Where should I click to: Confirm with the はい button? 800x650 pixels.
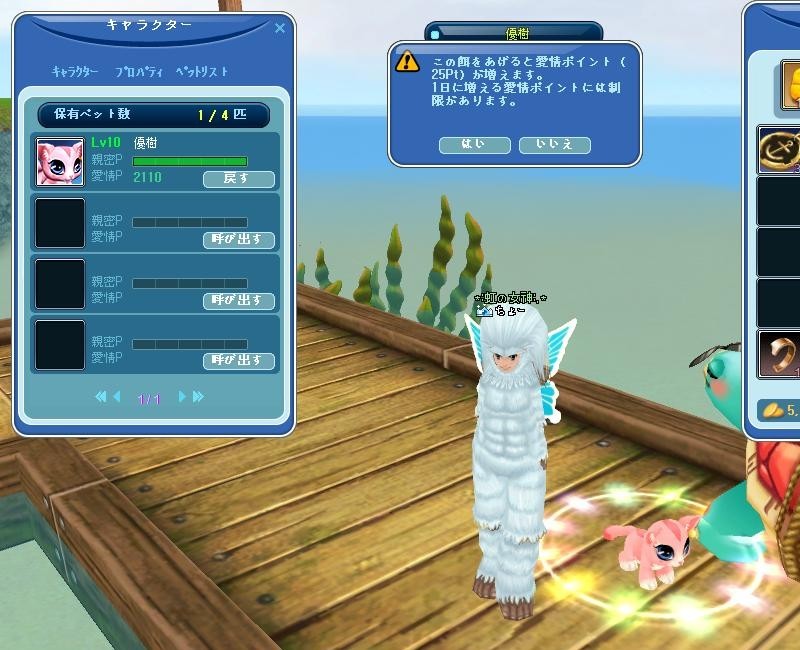coord(474,145)
